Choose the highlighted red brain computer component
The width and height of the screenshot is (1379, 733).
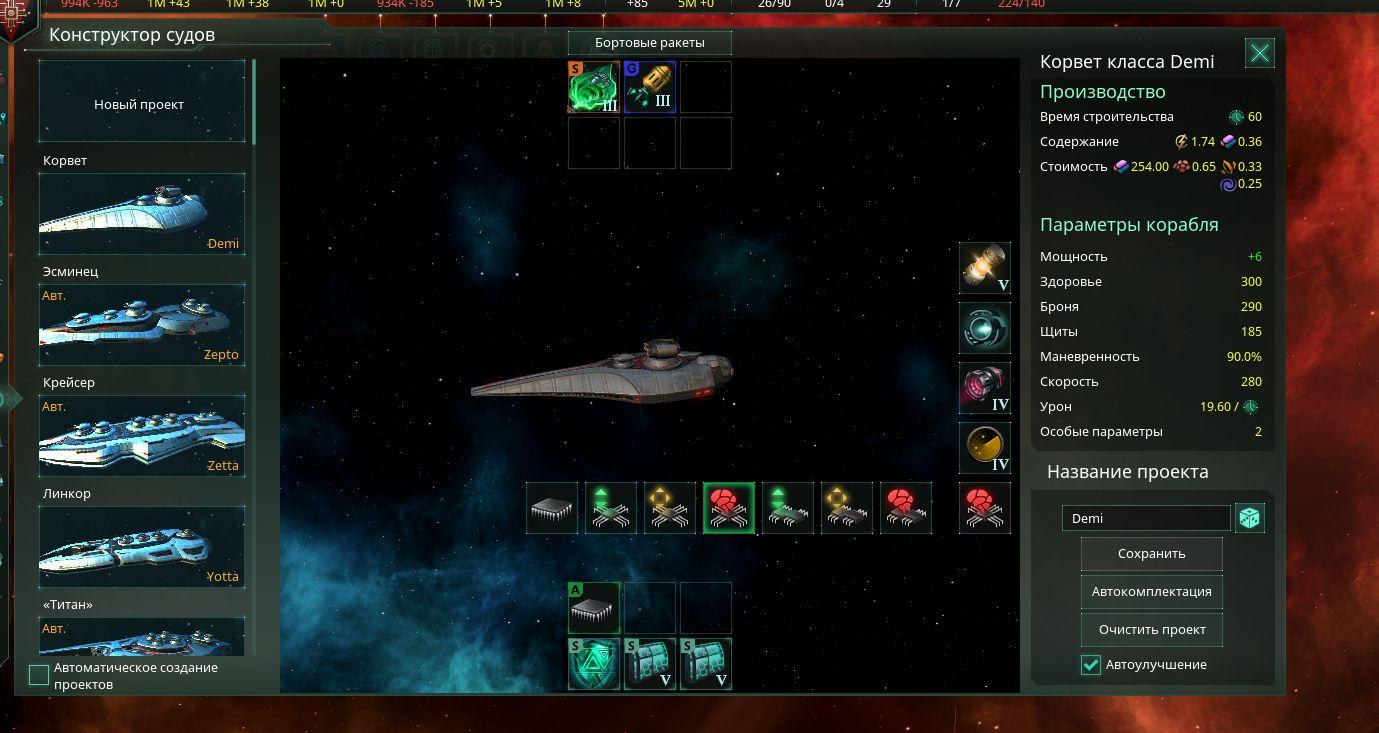click(x=728, y=508)
